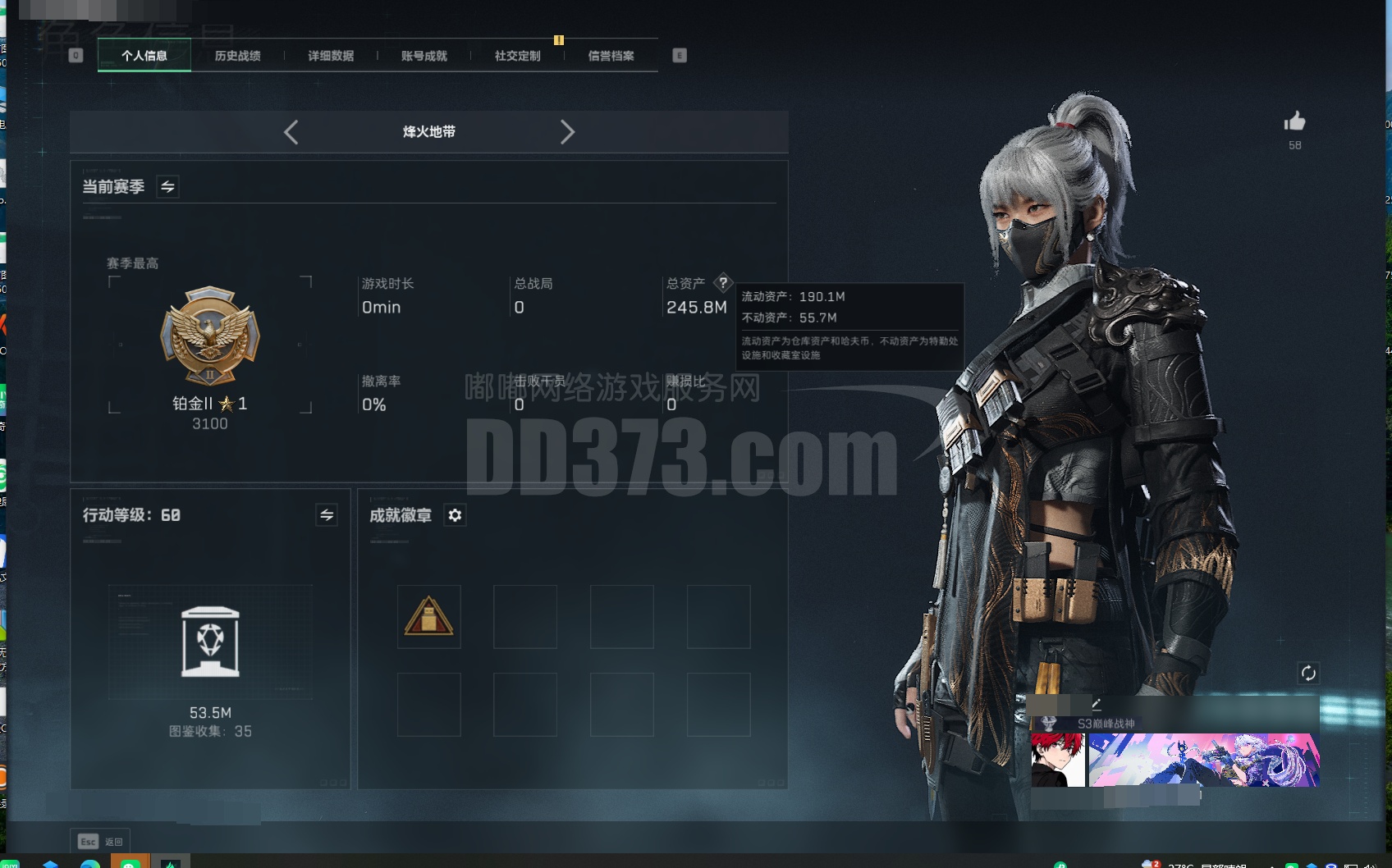Click the Esc 返回 return button
Viewport: 1392px width, 868px height.
(x=101, y=841)
